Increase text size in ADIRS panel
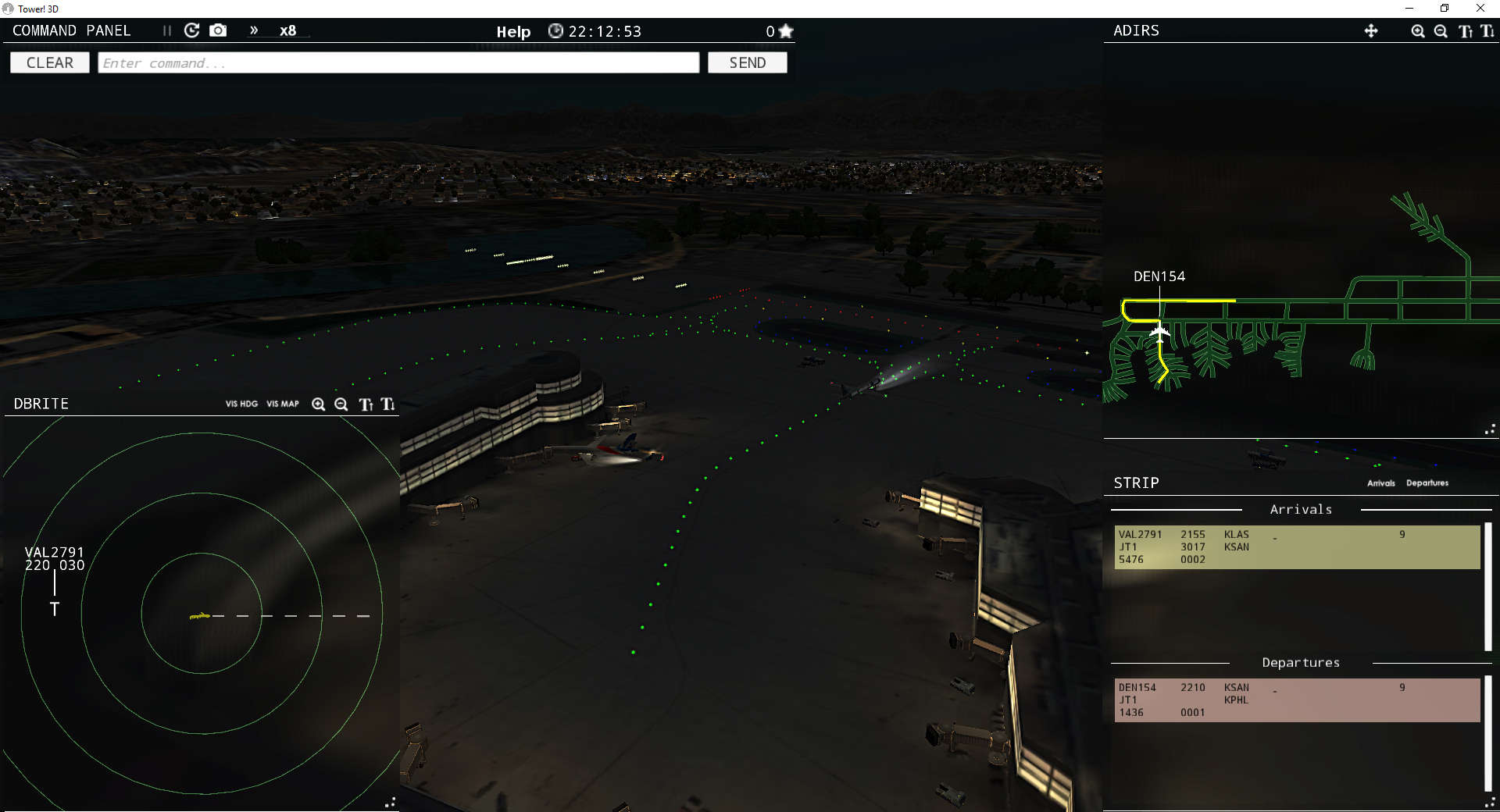 point(1466,31)
